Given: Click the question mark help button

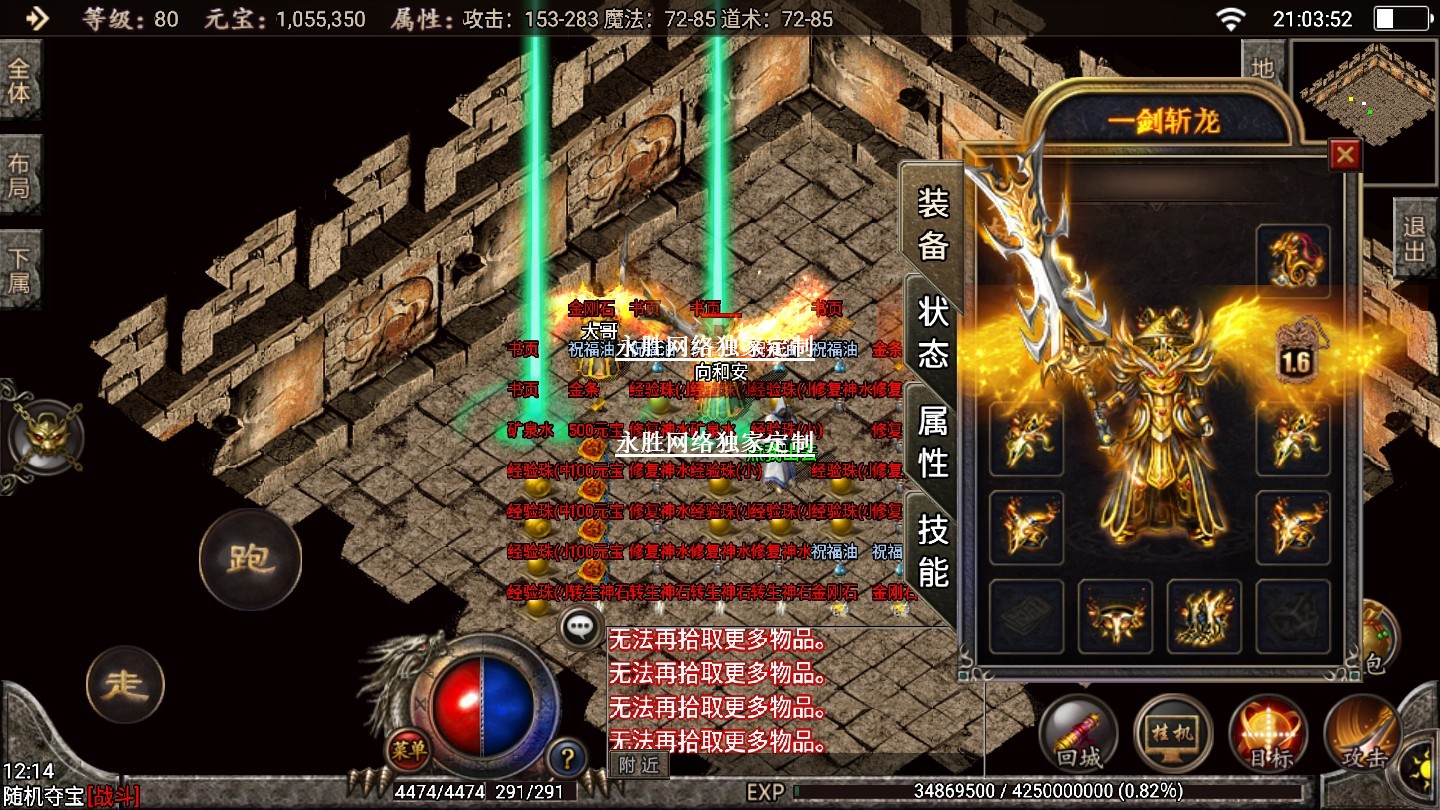Looking at the screenshot, I should [567, 758].
